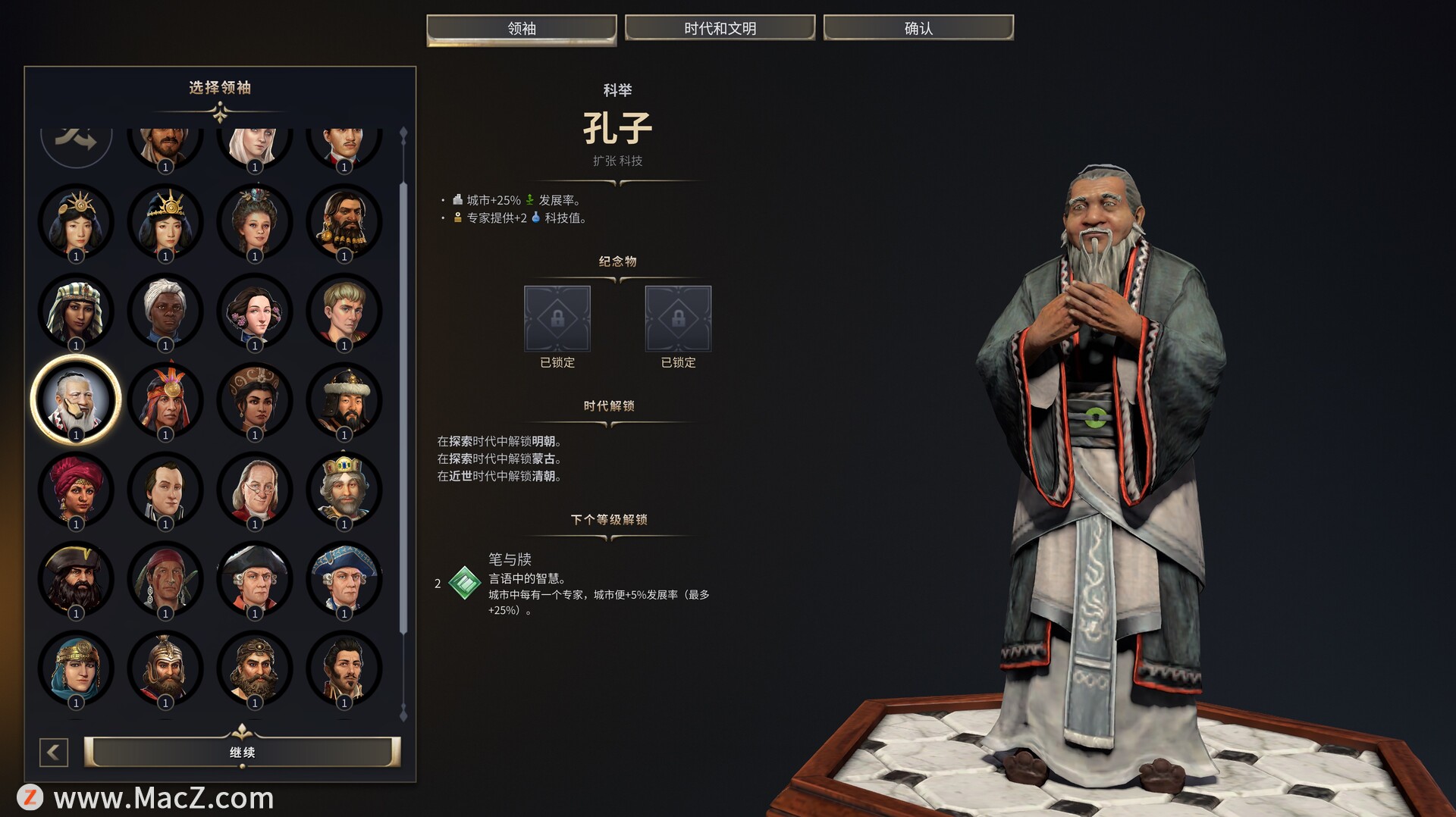The height and width of the screenshot is (817, 1456).
Task: Select the leader wearing a fur-trimmed helmet
Action: (344, 399)
